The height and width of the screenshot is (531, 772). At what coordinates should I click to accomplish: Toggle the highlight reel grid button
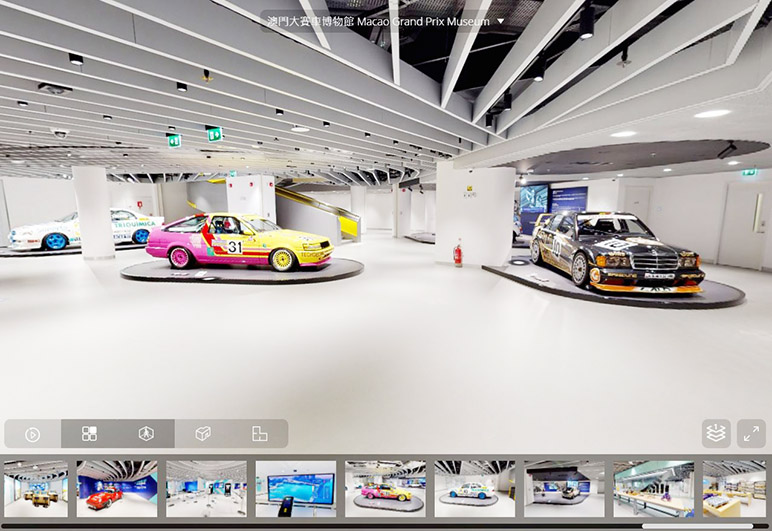coord(89,434)
